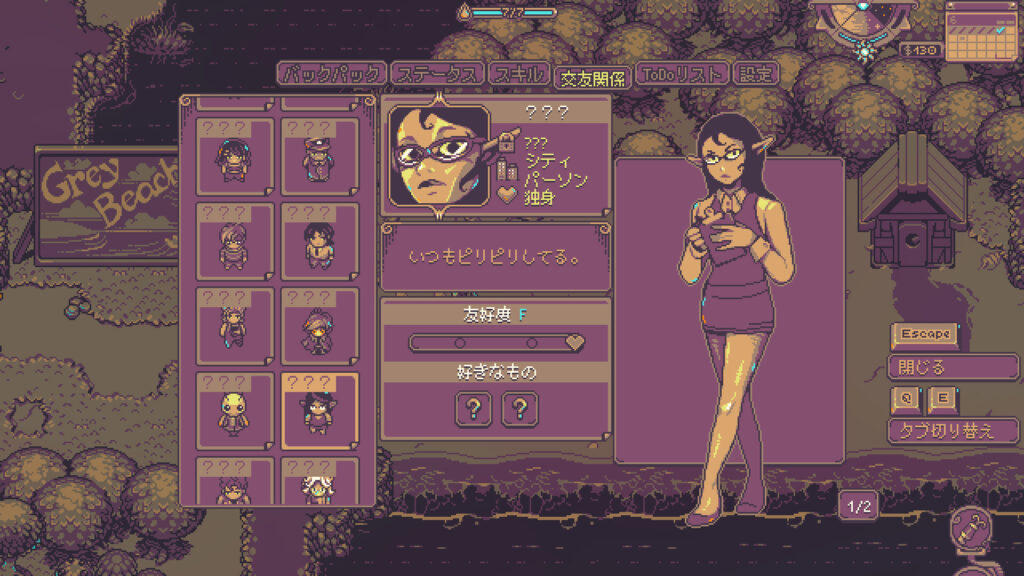Switch to the ステータス tab
The width and height of the screenshot is (1024, 576).
coord(437,74)
